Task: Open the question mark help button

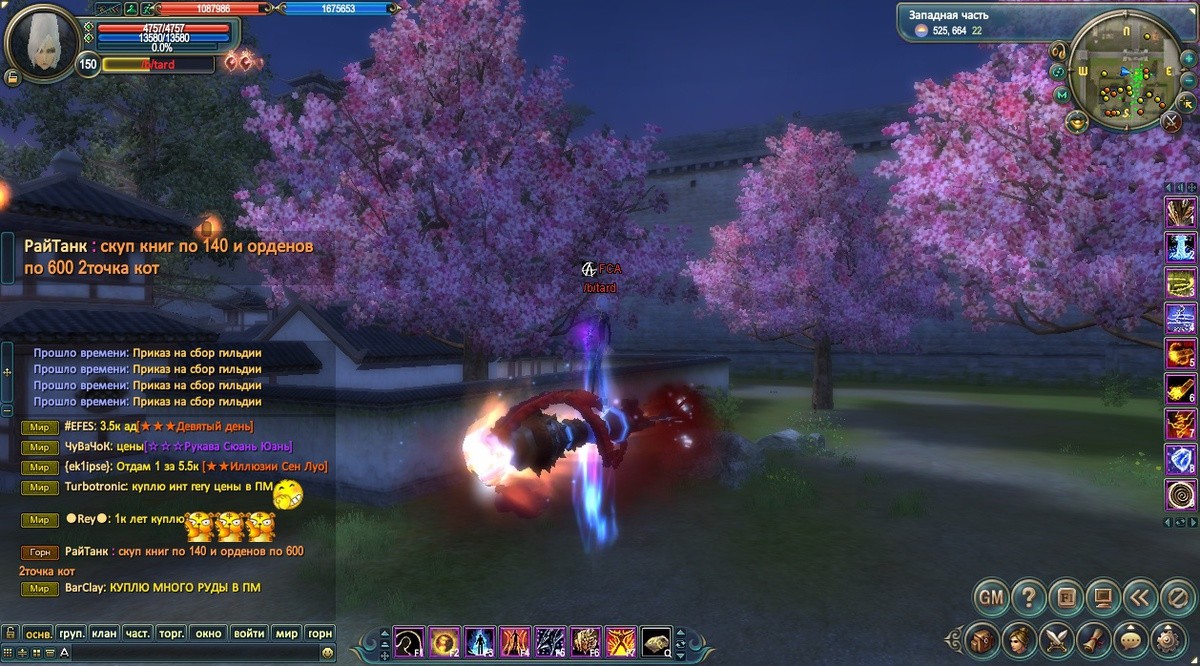Action: [x=1028, y=598]
